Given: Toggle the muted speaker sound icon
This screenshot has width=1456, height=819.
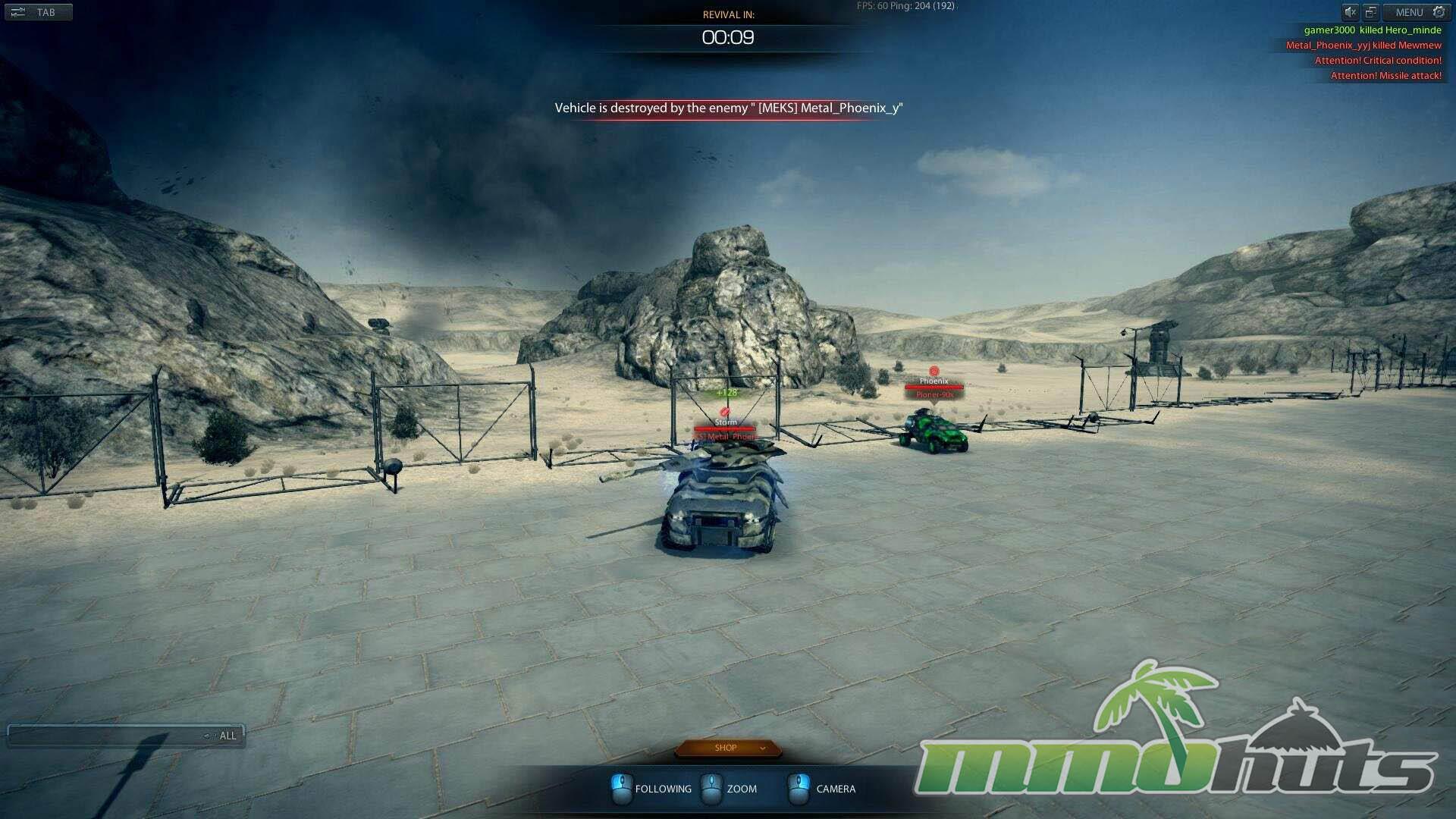Looking at the screenshot, I should click(x=1351, y=12).
